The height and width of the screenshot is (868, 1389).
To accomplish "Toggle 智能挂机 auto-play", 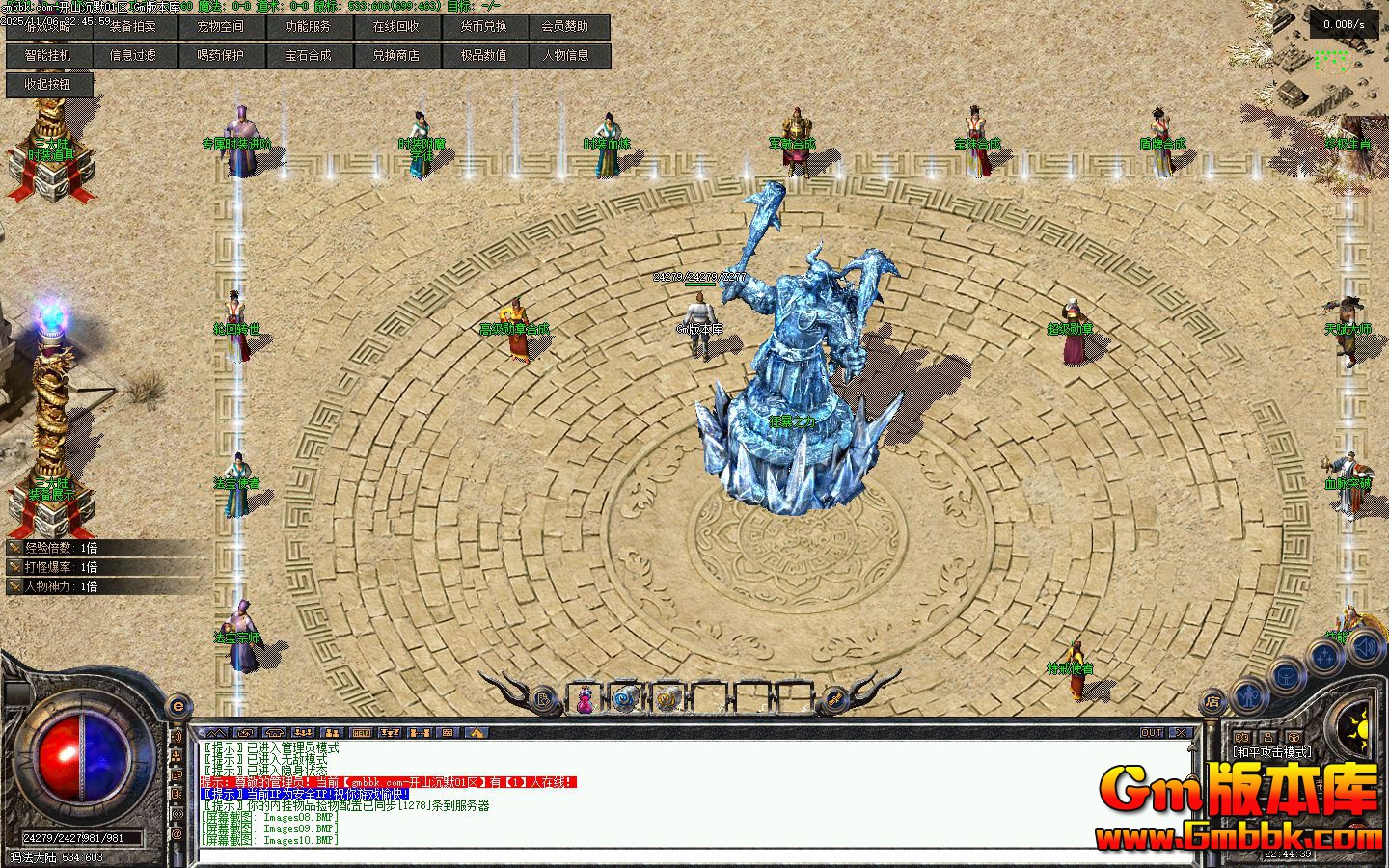I will 48,56.
